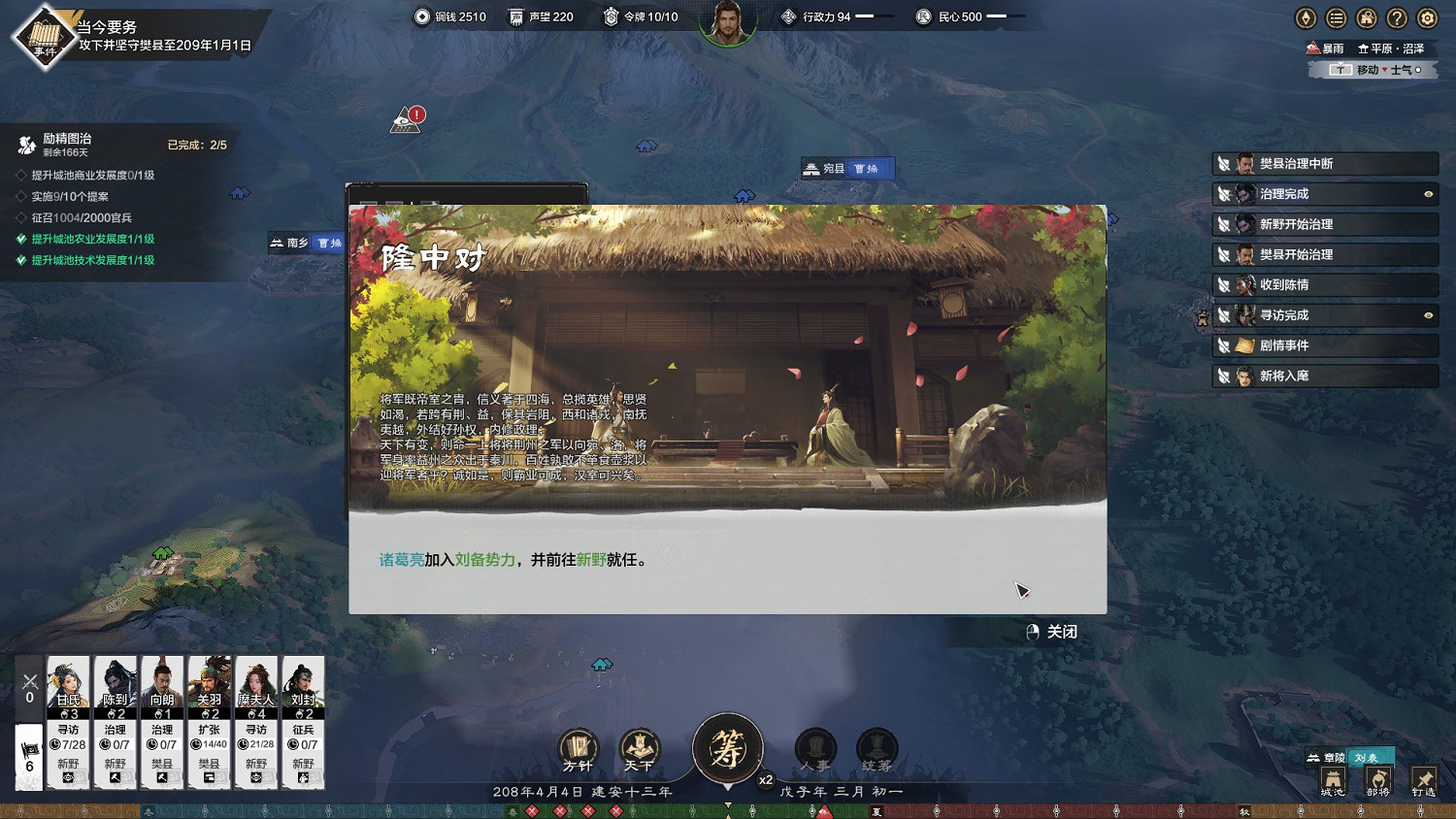Open the settings gear in the top-right
Viewport: 1456px width, 819px height.
(1425, 17)
